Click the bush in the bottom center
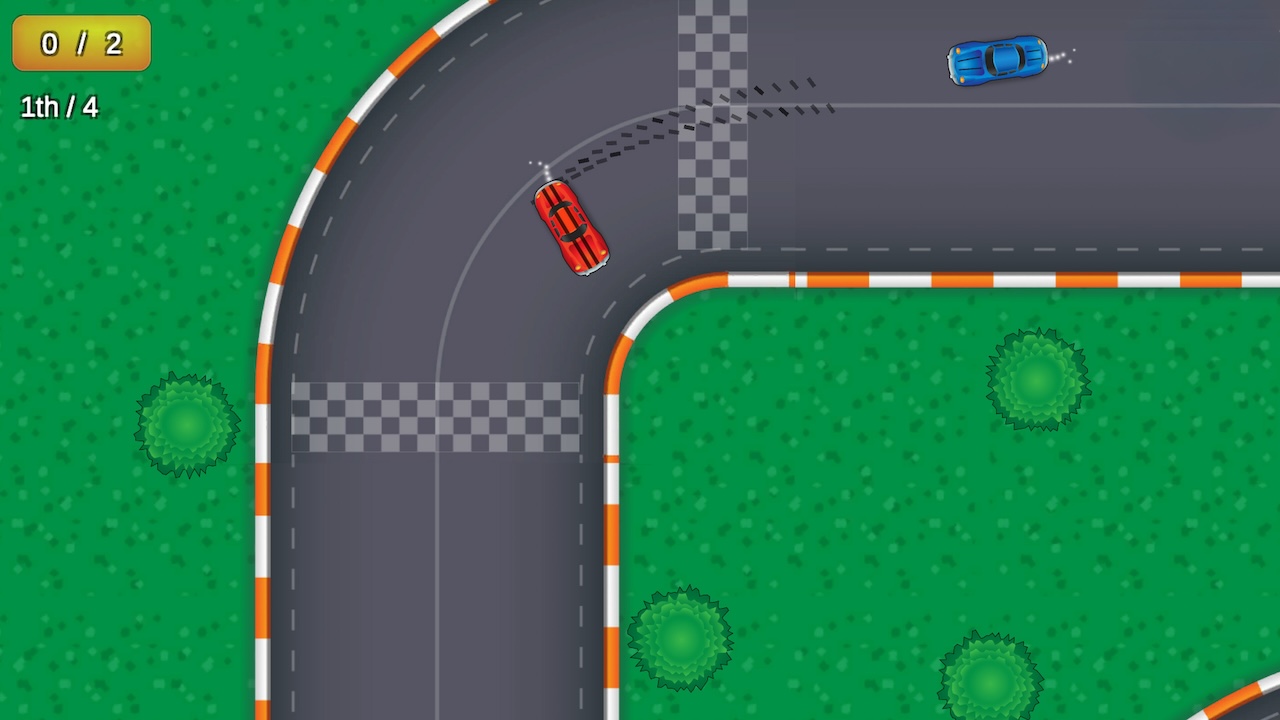The height and width of the screenshot is (720, 1280). point(680,637)
